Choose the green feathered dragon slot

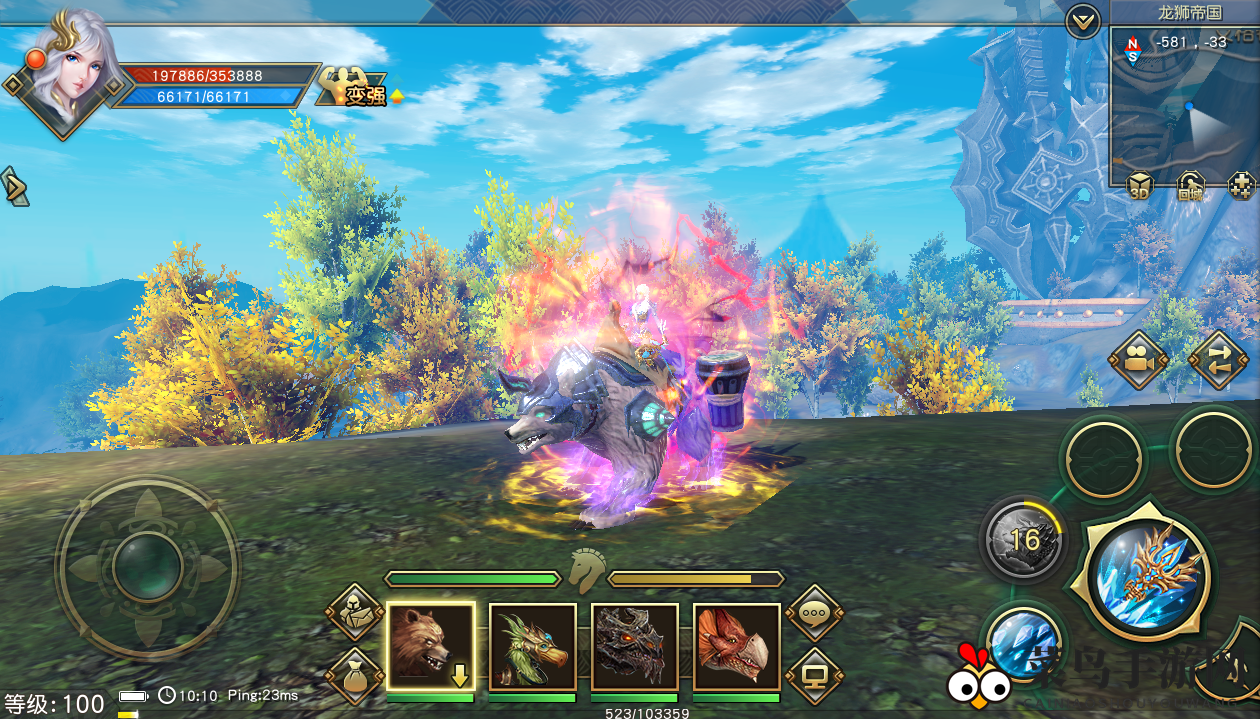tap(532, 646)
